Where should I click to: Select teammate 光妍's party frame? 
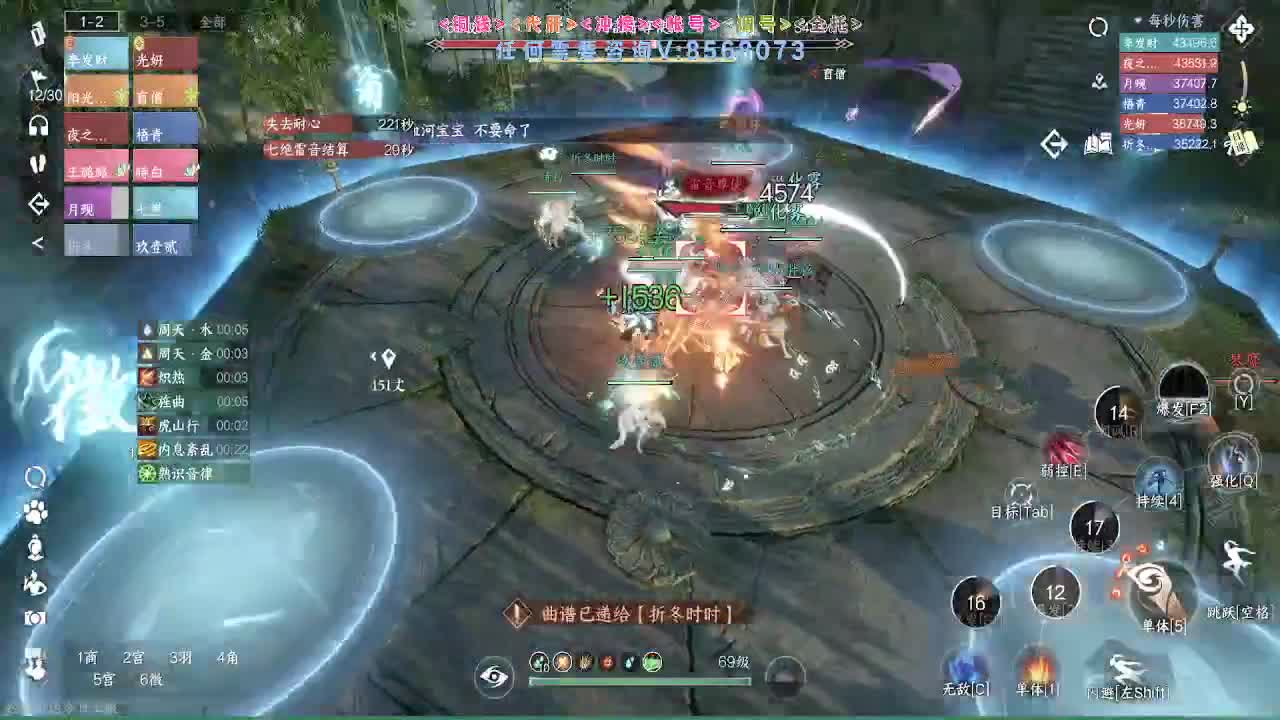point(165,55)
